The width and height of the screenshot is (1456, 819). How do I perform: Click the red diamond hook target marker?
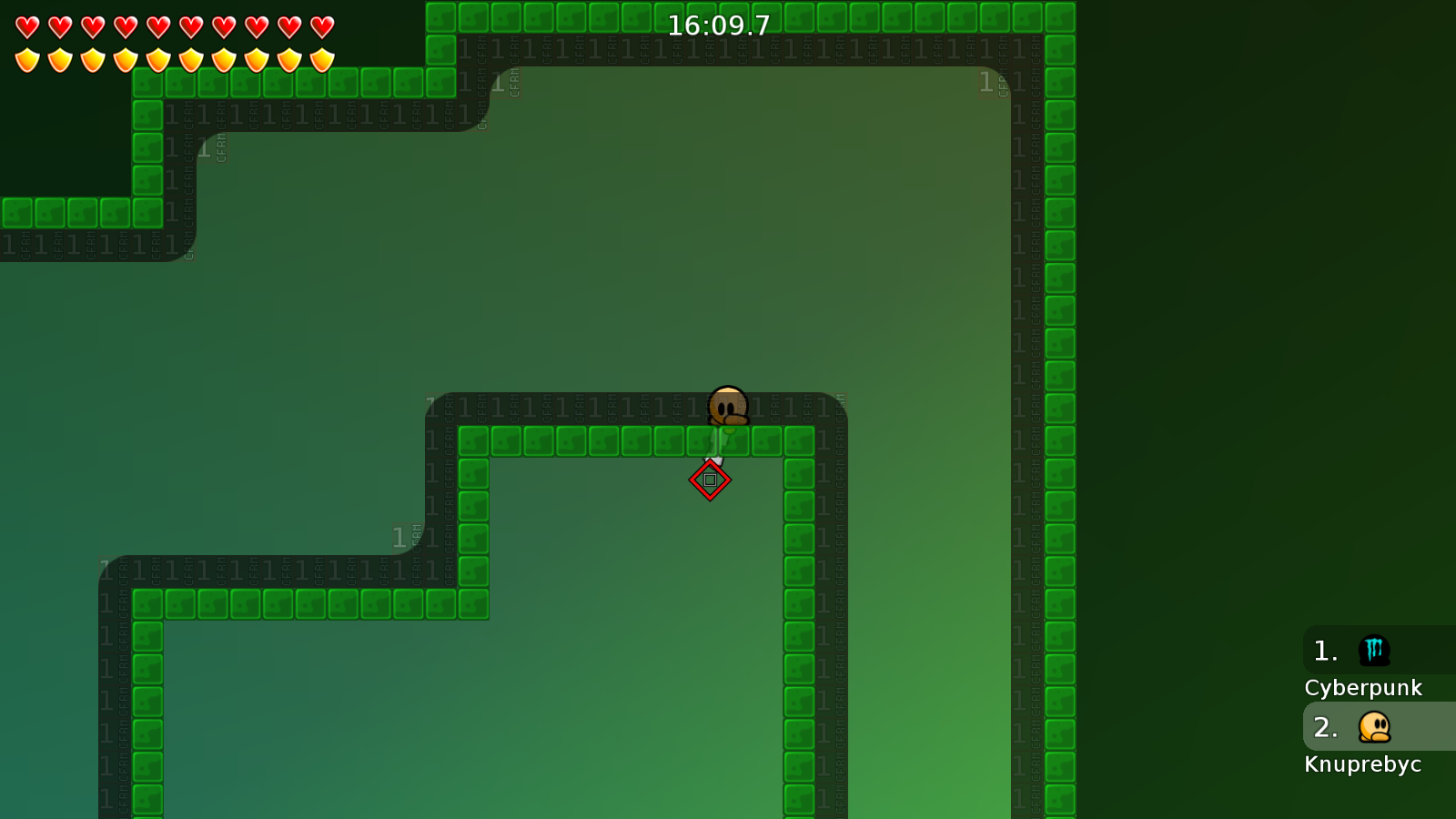coord(711,479)
